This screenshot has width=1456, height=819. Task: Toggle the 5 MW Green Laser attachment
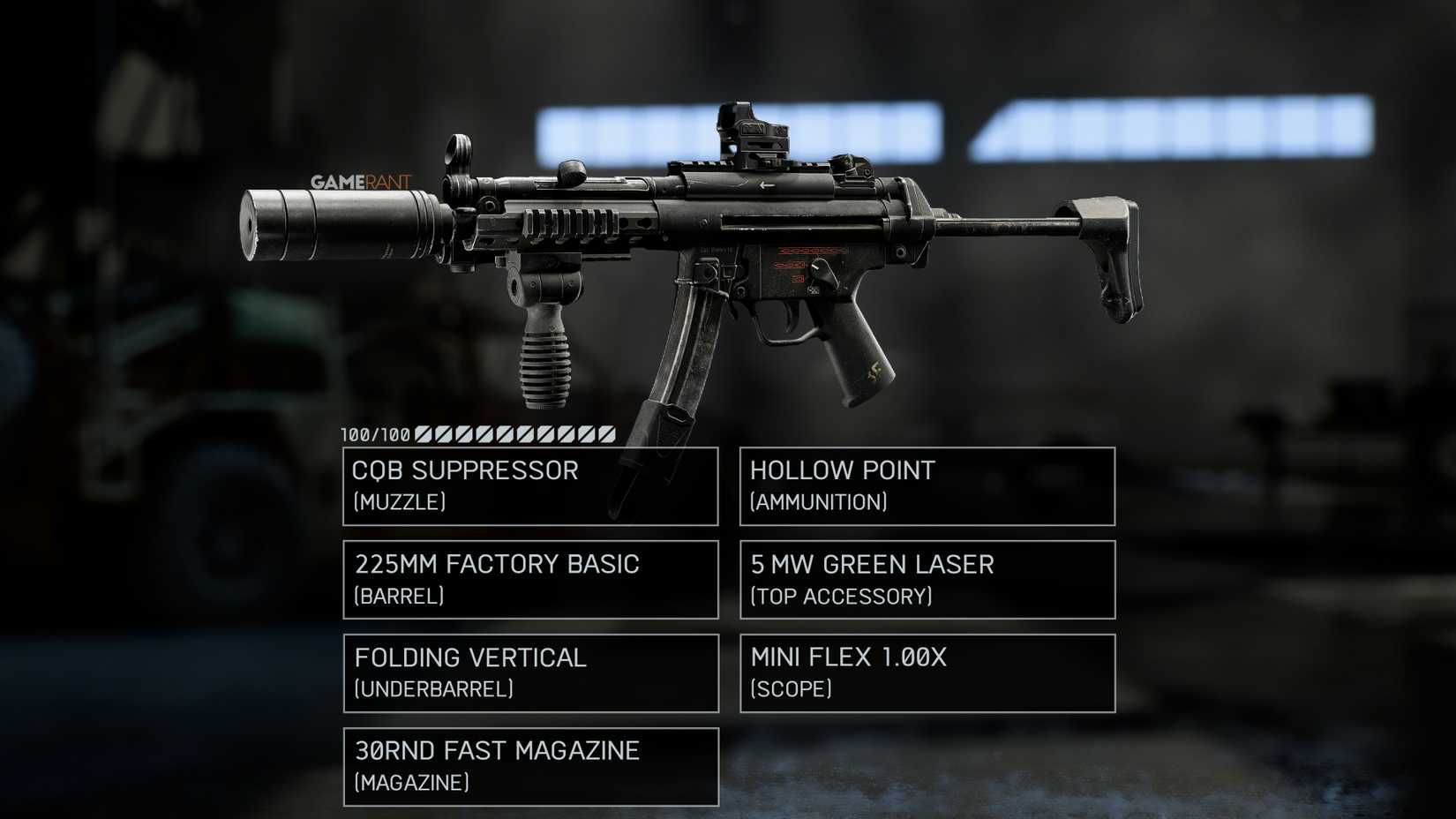(x=927, y=580)
